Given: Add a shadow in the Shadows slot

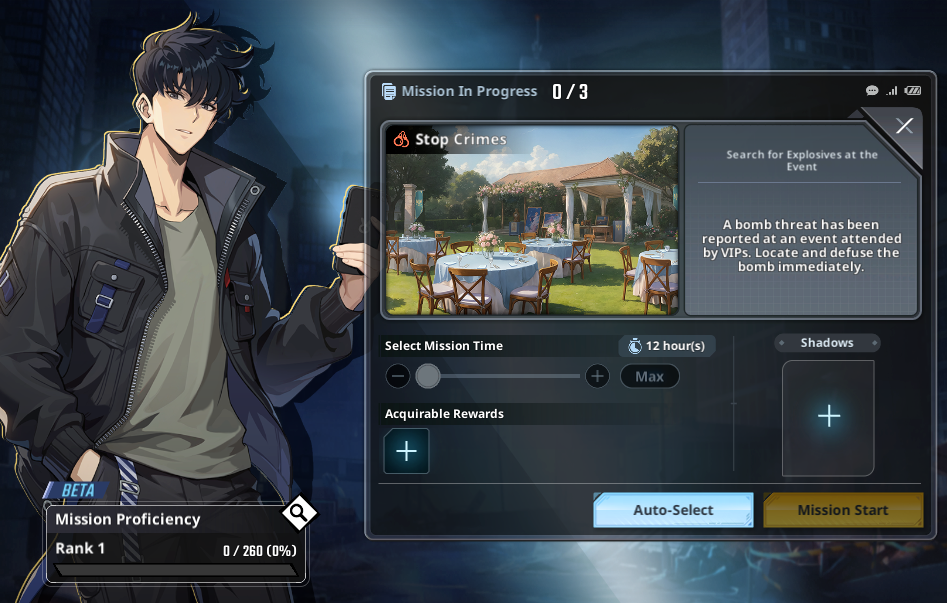Looking at the screenshot, I should click(x=828, y=417).
